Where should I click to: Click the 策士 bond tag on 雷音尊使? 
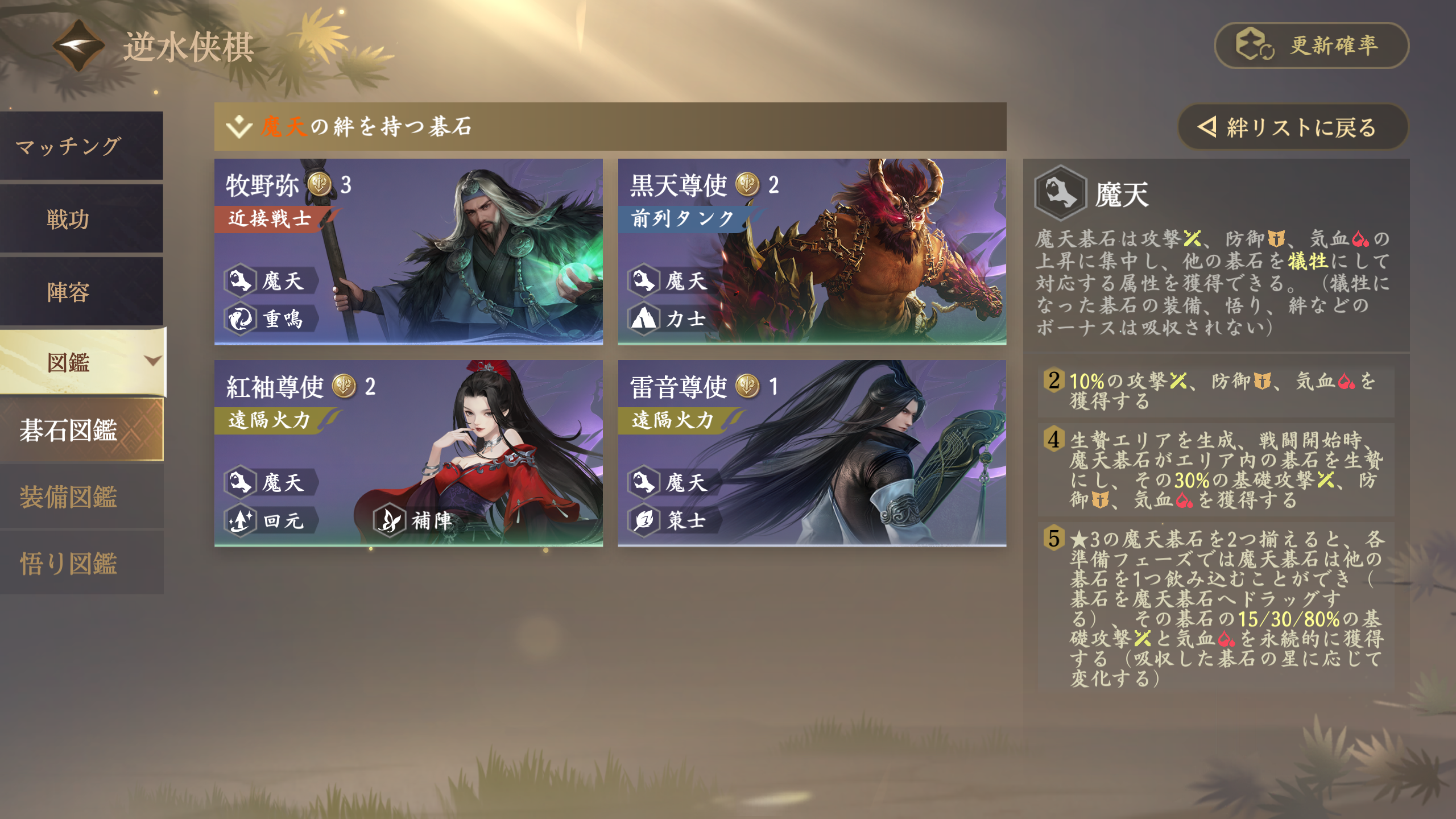[673, 520]
